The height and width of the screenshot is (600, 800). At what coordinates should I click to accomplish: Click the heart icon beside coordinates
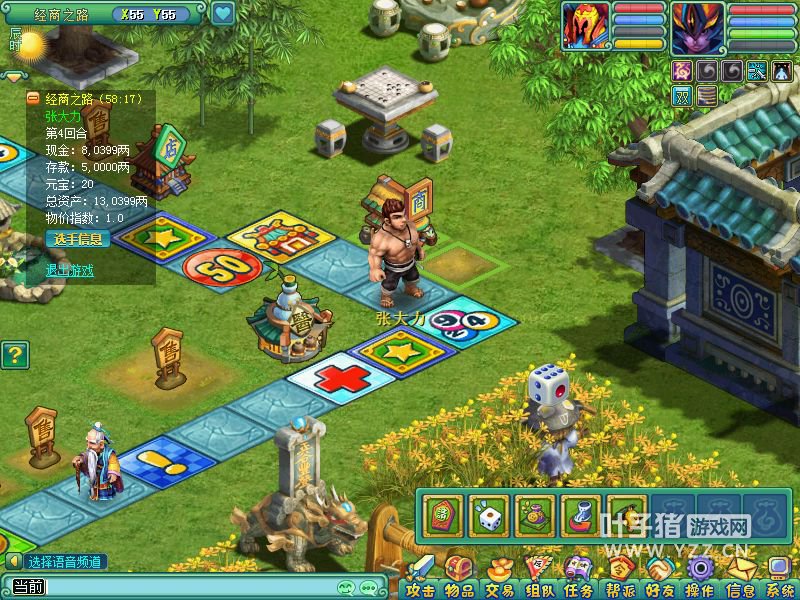pyautogui.click(x=223, y=14)
